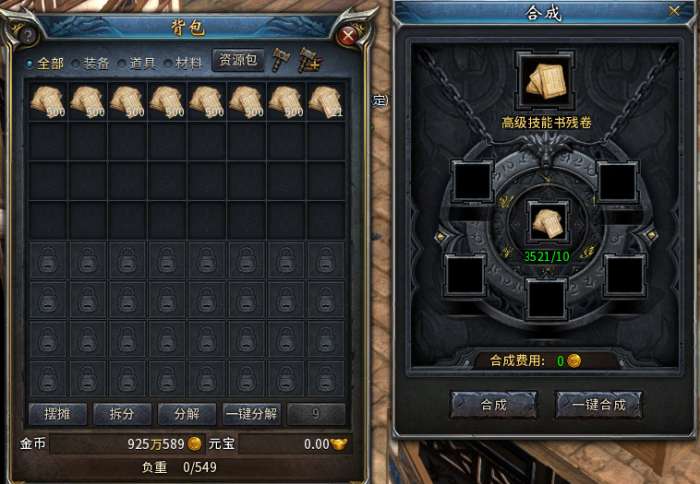Switch to the 装备 equipment filter
The height and width of the screenshot is (484, 700).
coord(96,62)
